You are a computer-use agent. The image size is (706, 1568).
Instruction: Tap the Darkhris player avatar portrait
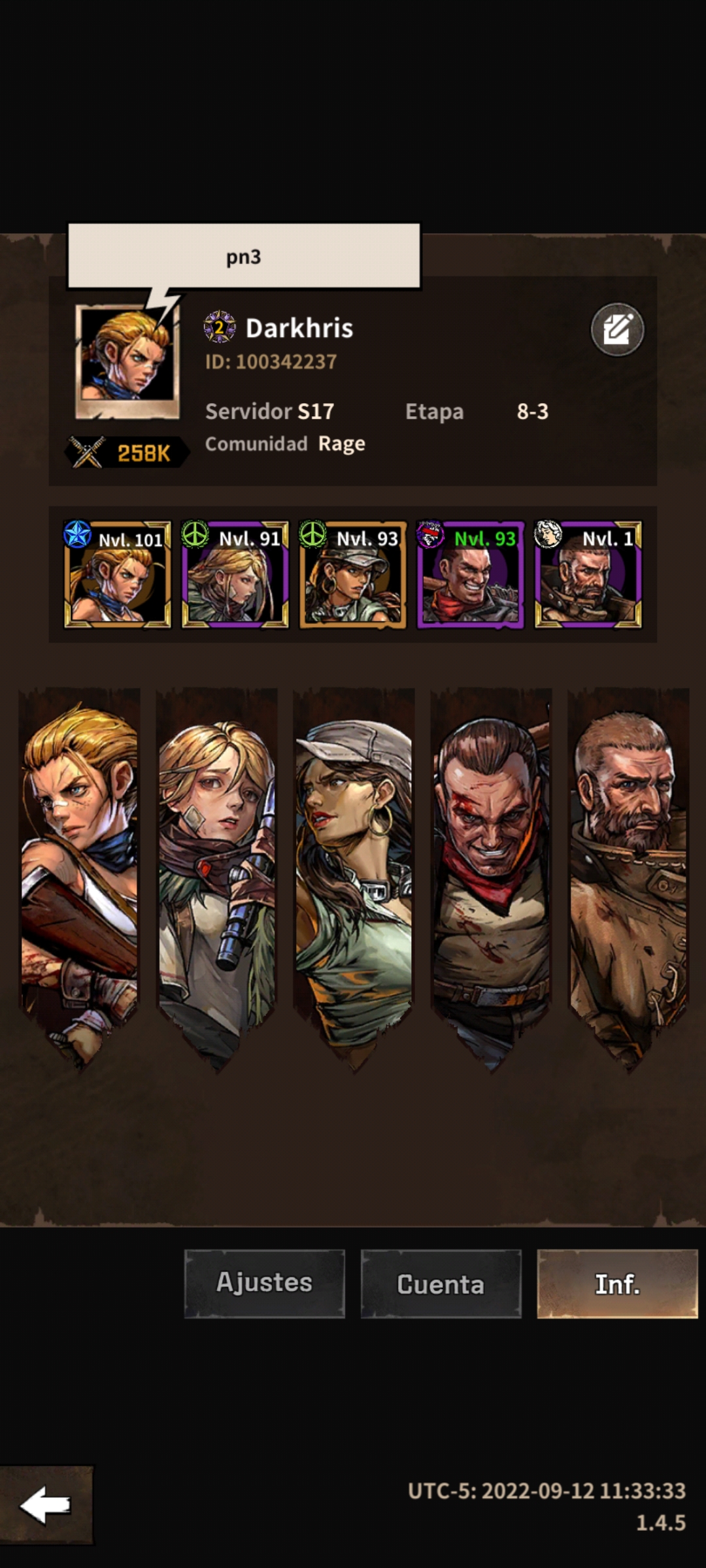click(x=127, y=361)
